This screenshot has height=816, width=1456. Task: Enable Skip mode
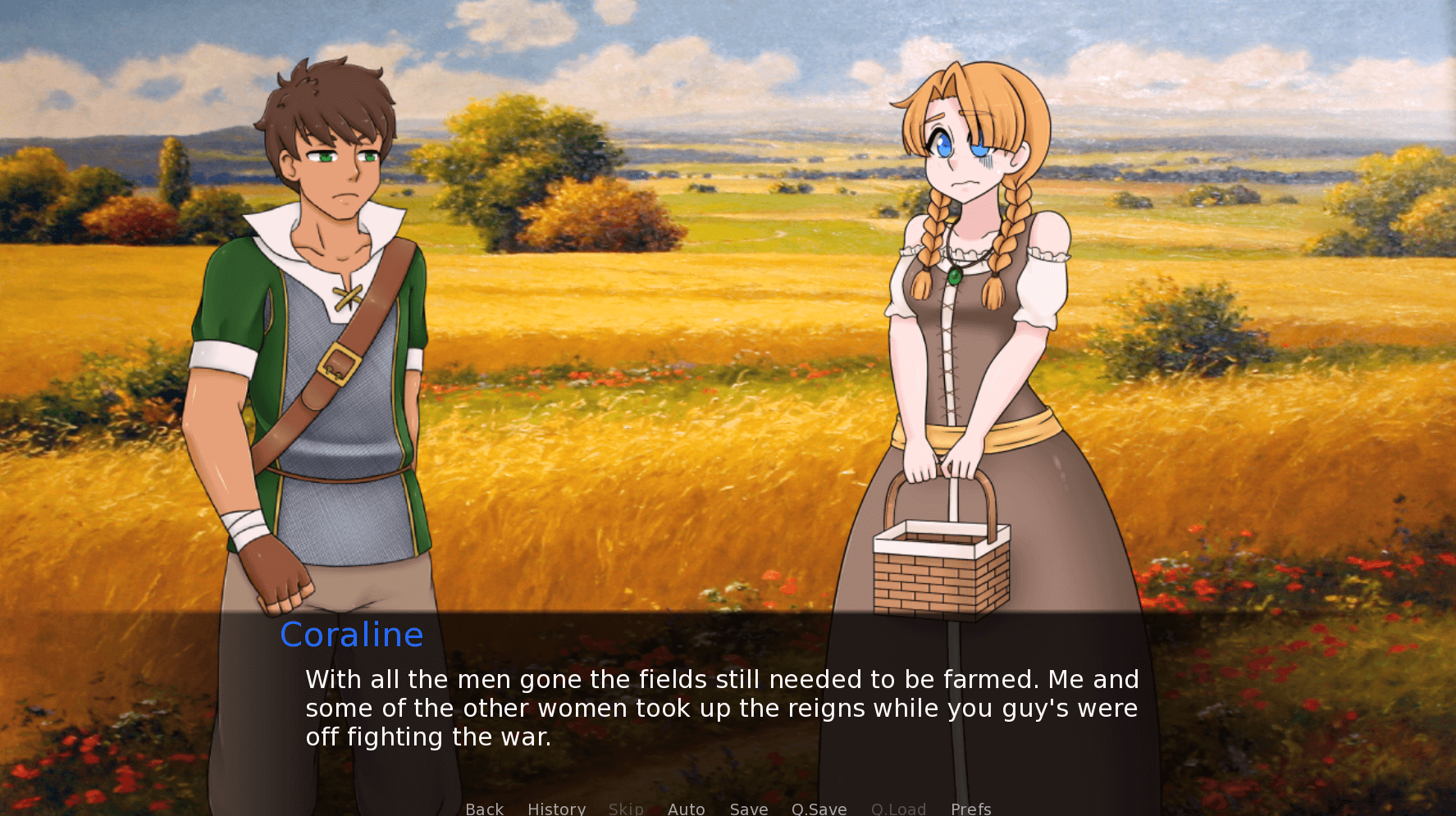tap(626, 809)
